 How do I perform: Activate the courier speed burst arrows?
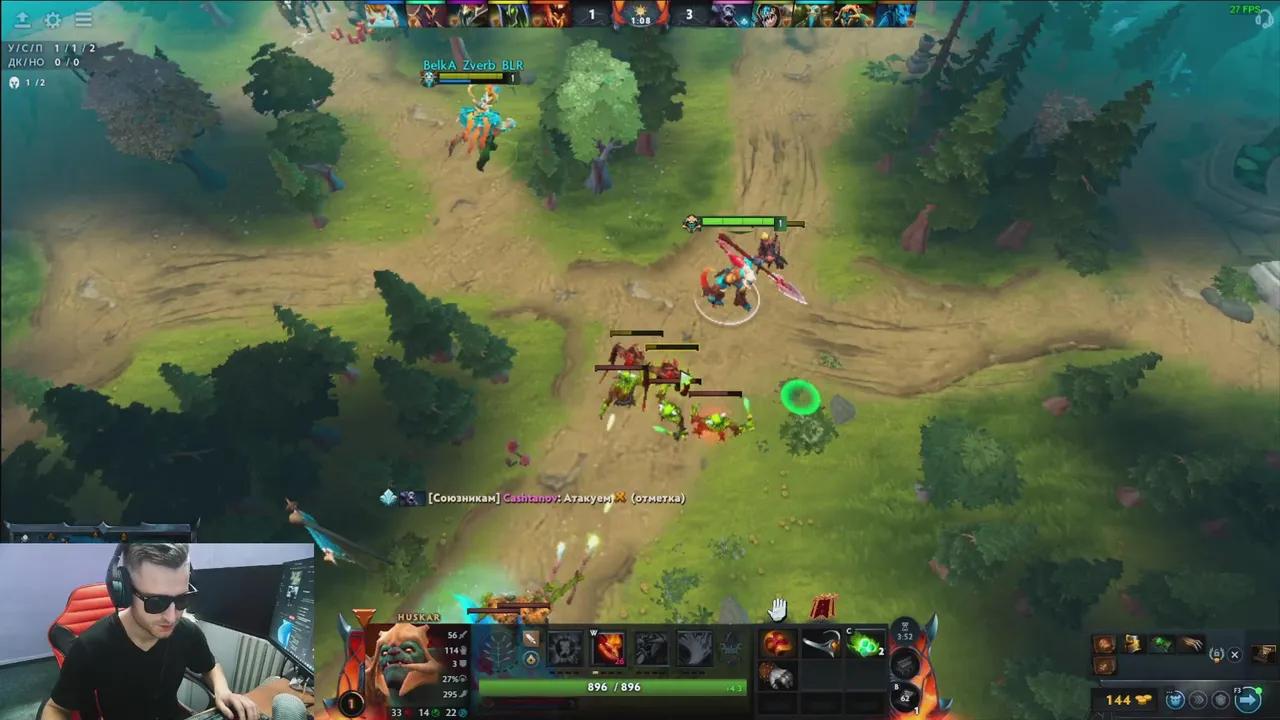click(x=1200, y=700)
